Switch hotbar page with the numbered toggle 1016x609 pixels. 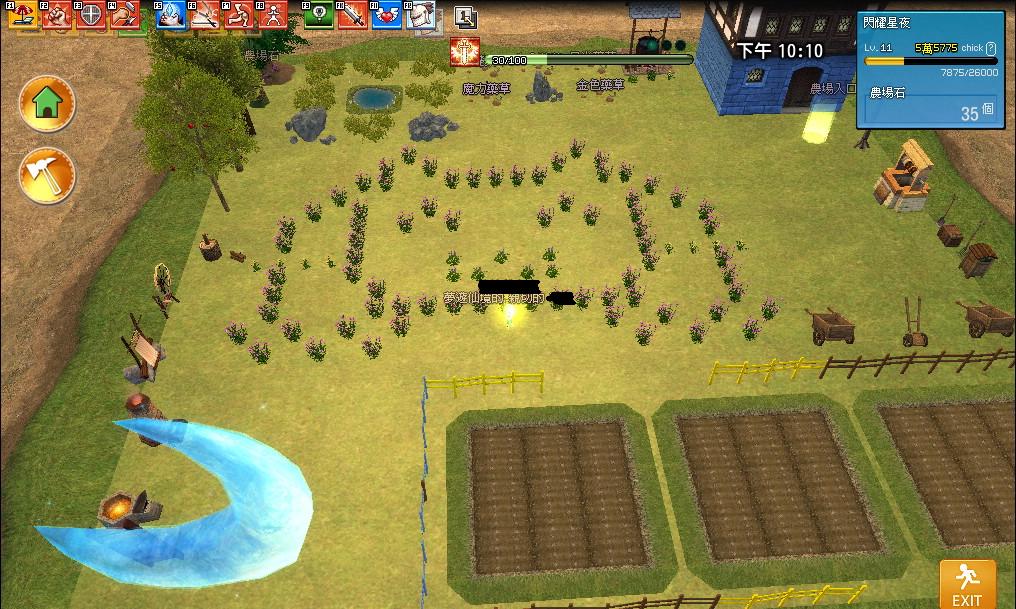465,16
